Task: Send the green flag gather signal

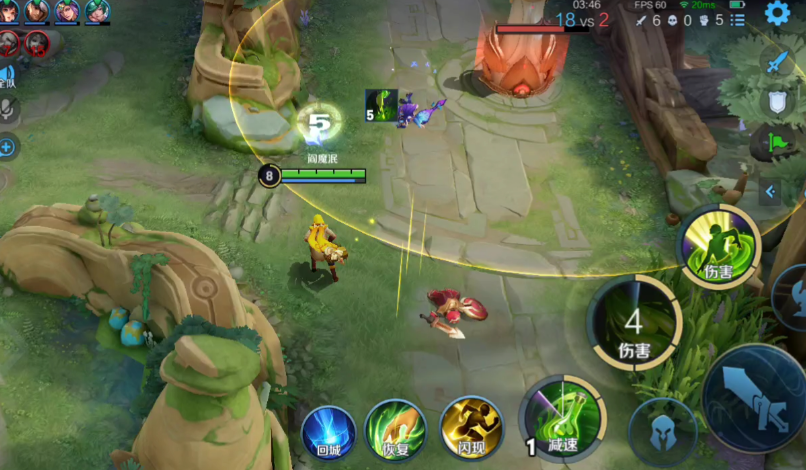Action: click(777, 143)
